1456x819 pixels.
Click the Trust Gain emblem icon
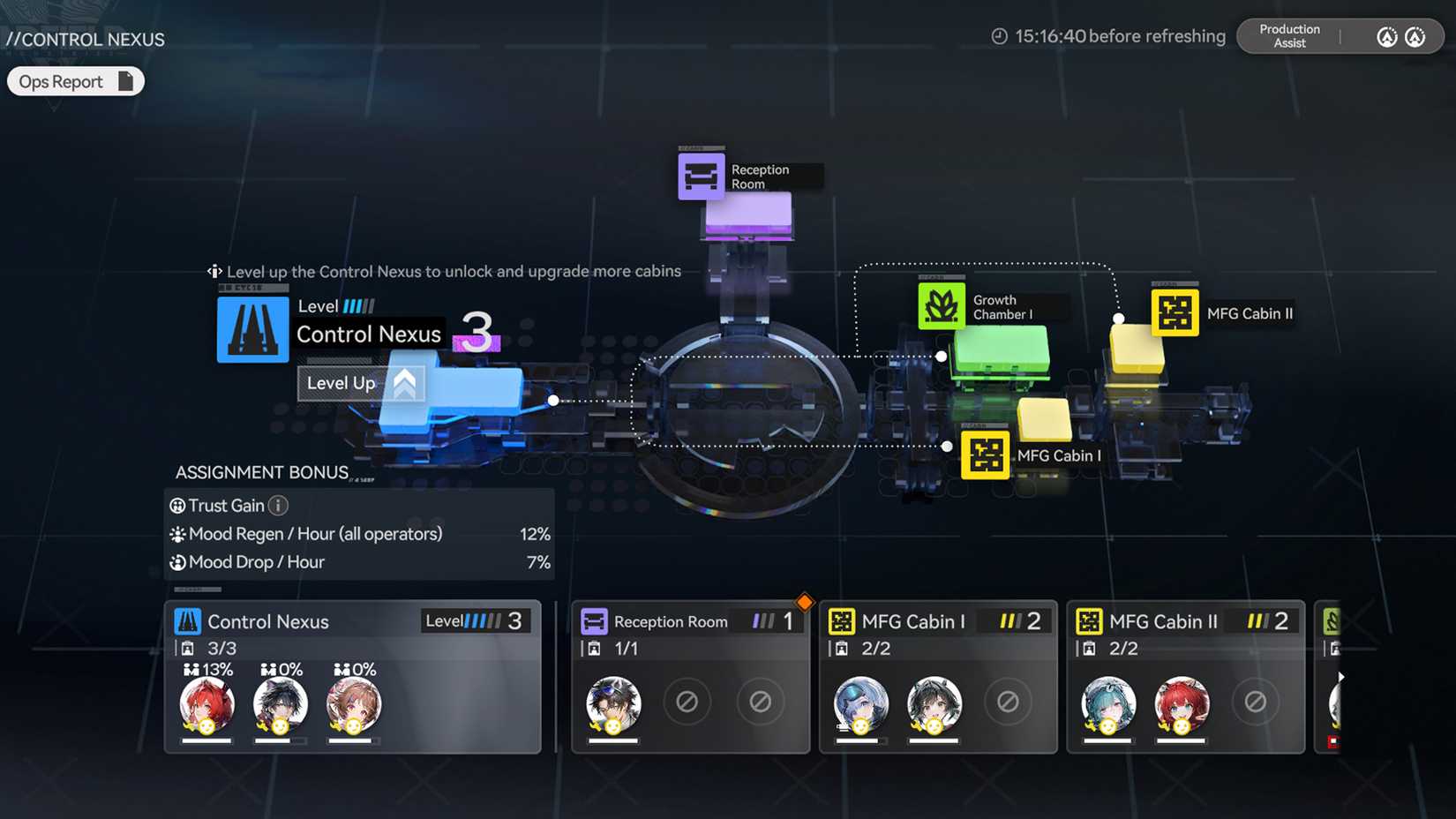tap(176, 505)
